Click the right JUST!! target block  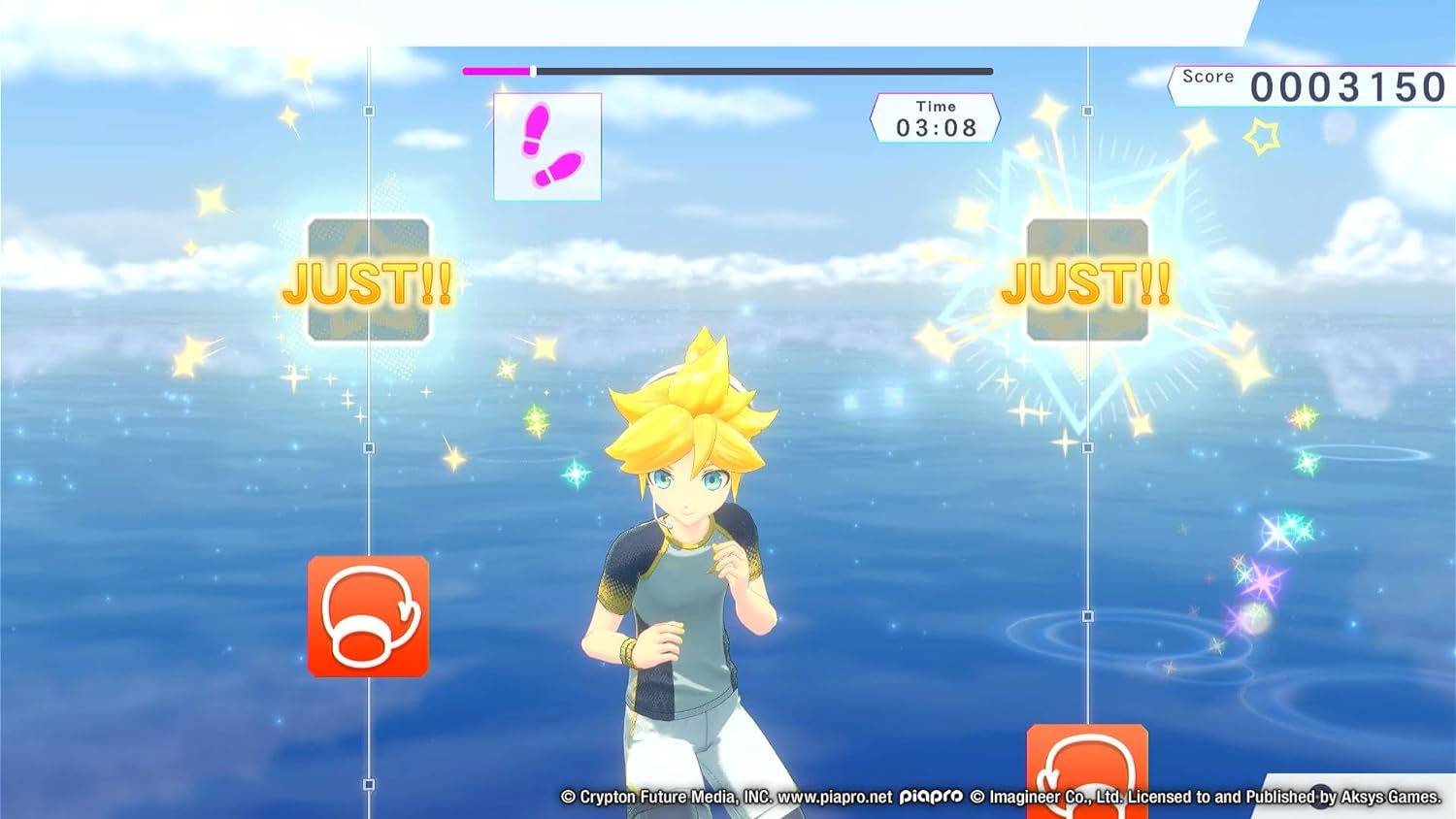[1087, 281]
